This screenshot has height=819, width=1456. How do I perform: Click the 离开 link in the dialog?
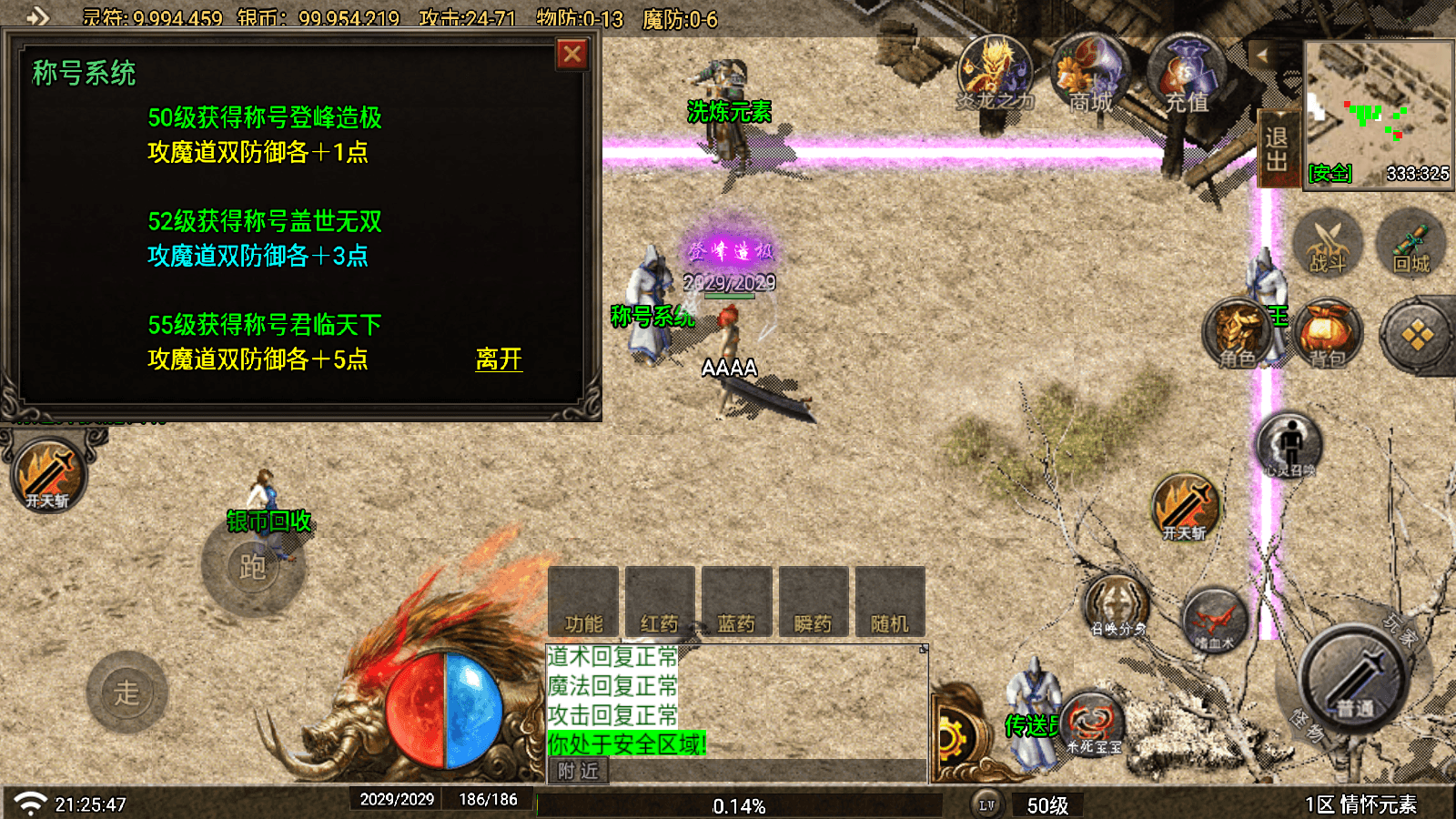(499, 359)
